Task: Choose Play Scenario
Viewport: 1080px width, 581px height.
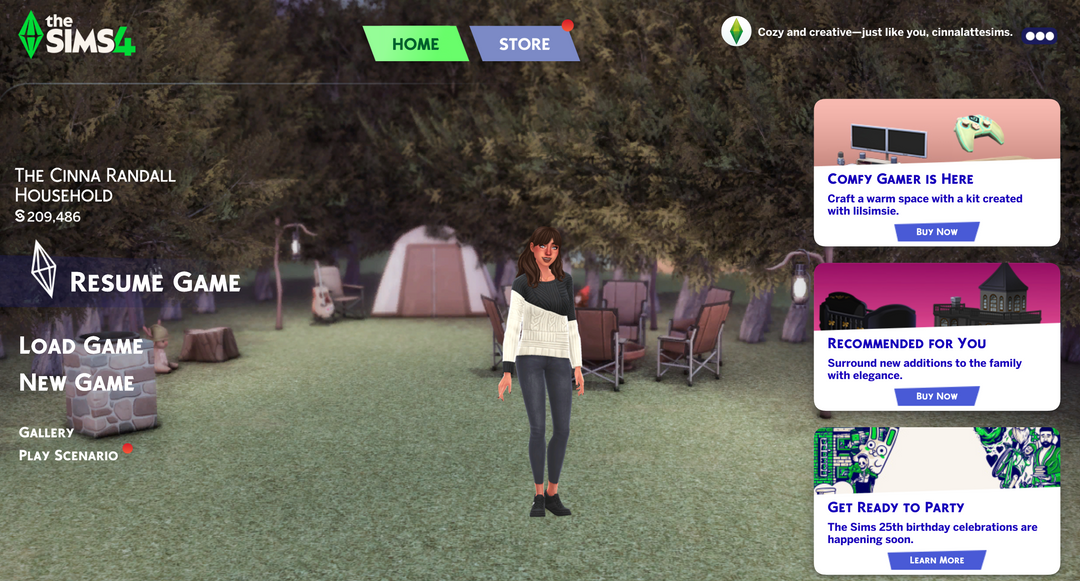Action: (x=69, y=456)
